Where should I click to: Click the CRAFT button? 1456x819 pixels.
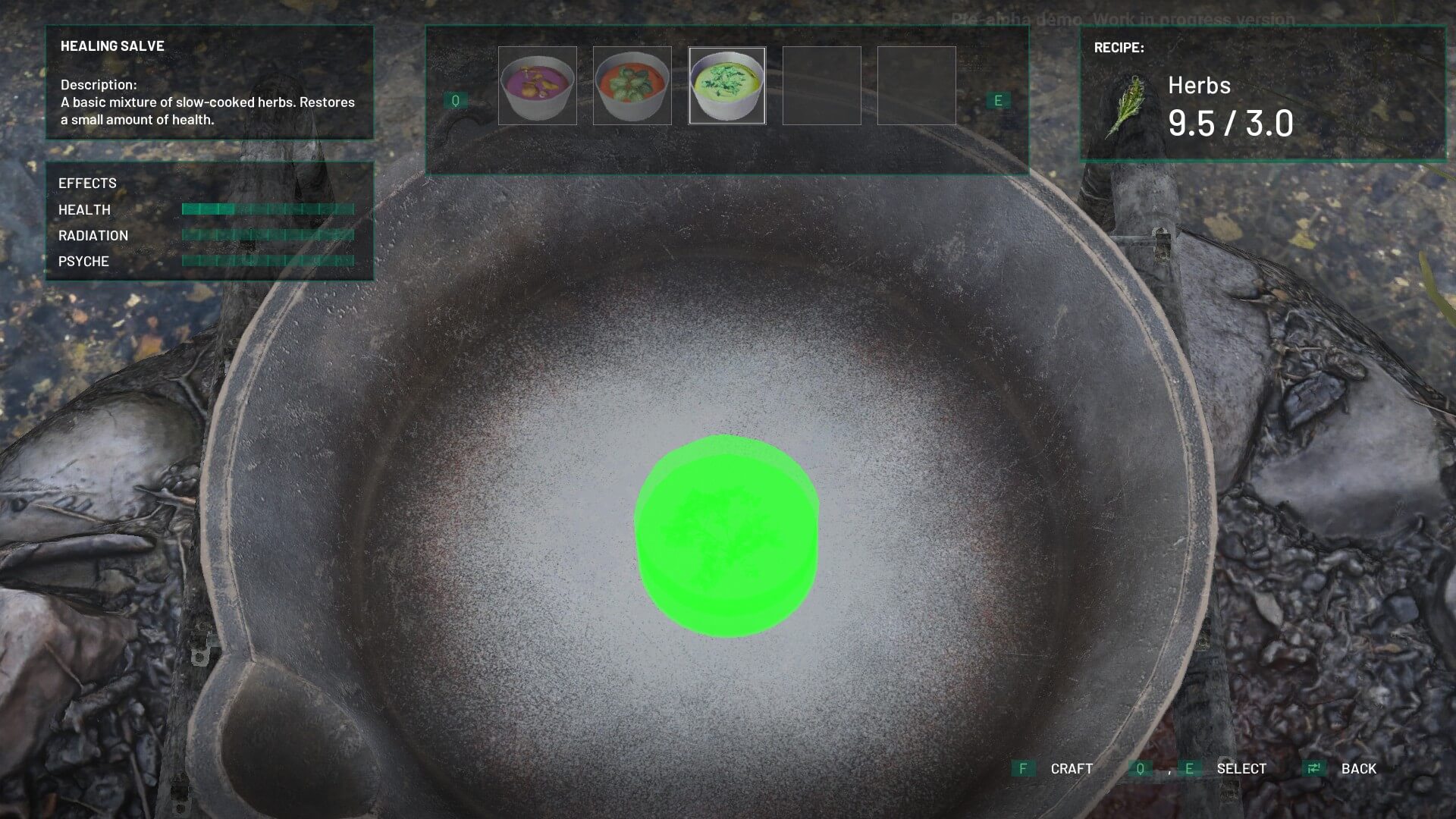point(1071,768)
